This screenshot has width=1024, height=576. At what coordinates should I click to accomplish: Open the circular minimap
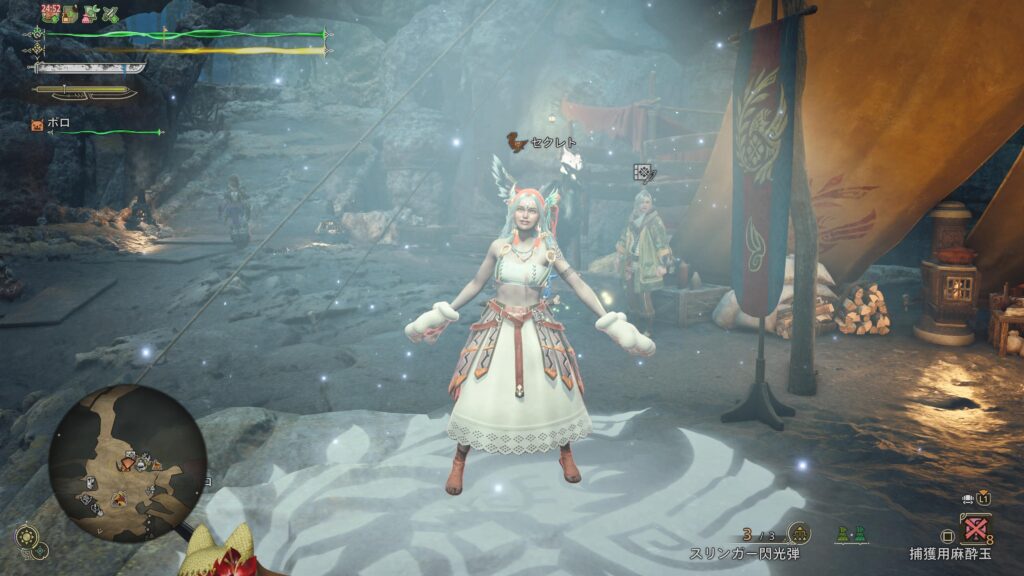[x=127, y=463]
